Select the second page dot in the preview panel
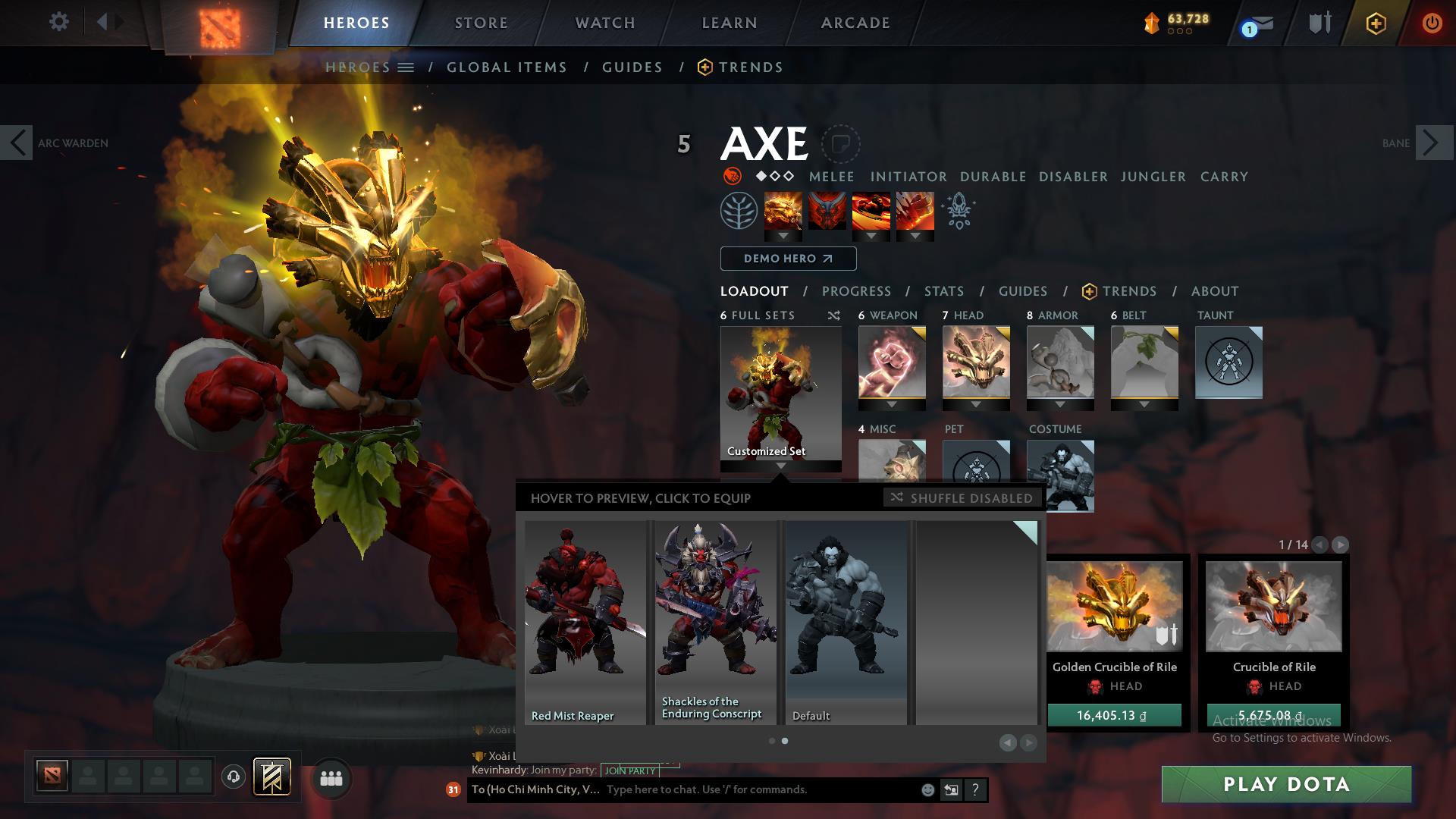The image size is (1456, 819). tap(785, 741)
